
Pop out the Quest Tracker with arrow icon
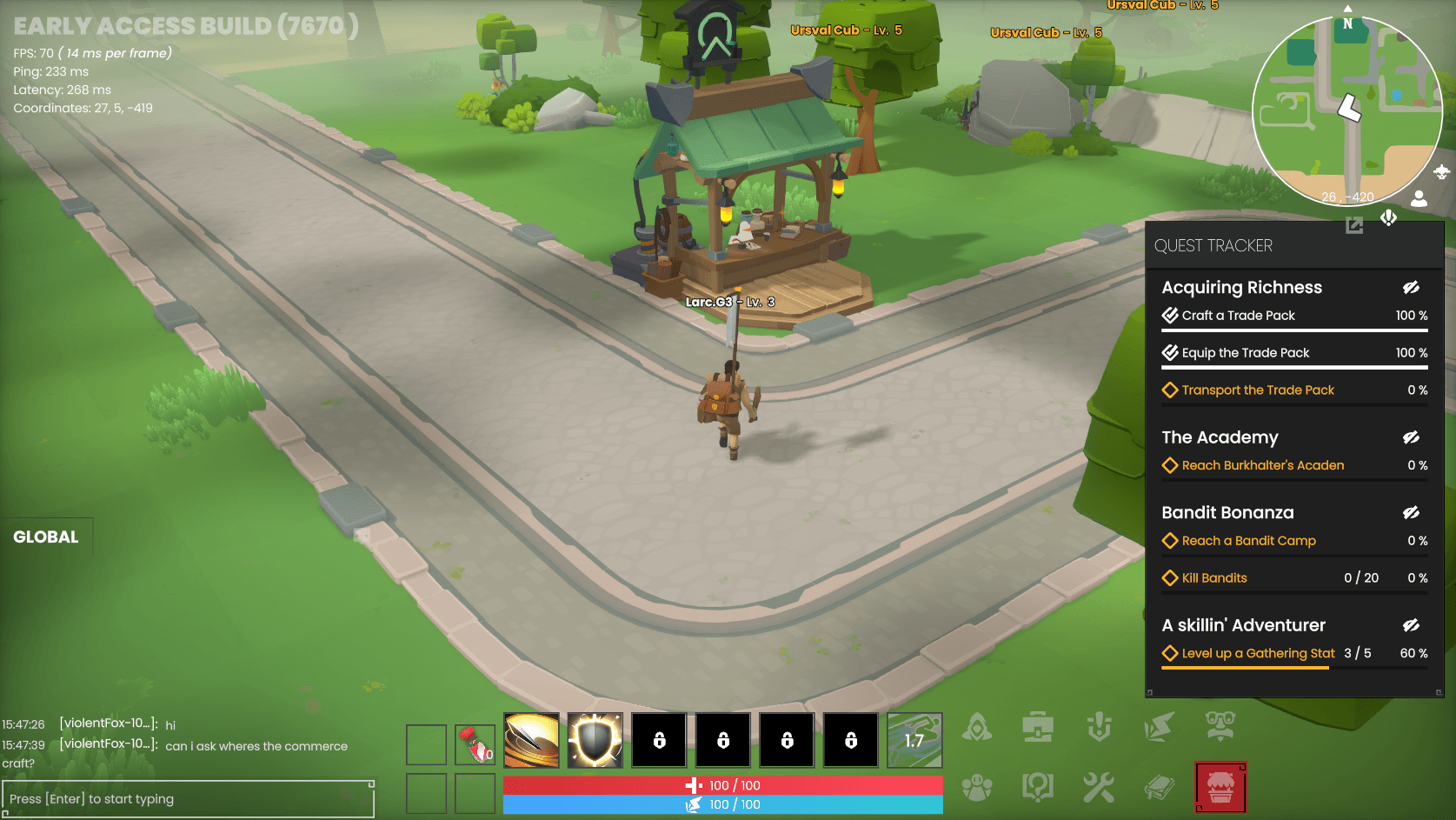pos(1354,226)
